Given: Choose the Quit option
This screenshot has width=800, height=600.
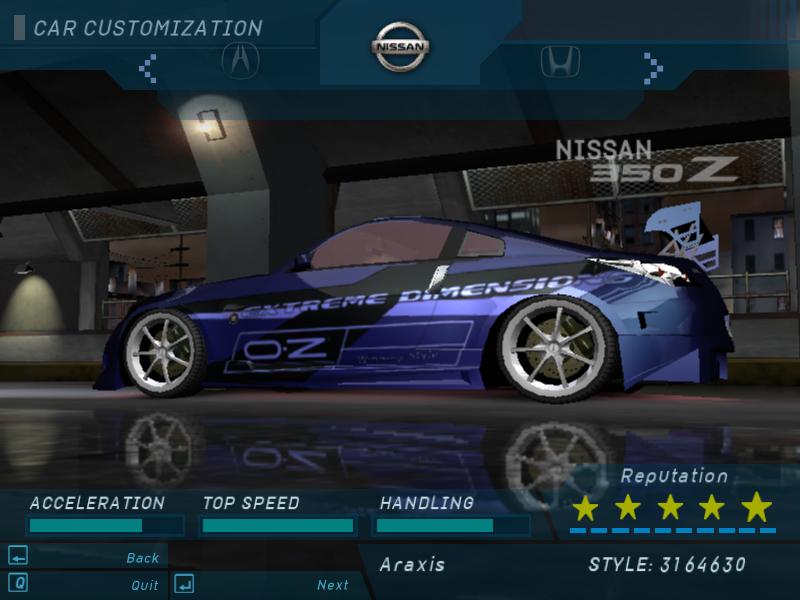Looking at the screenshot, I should [x=144, y=585].
